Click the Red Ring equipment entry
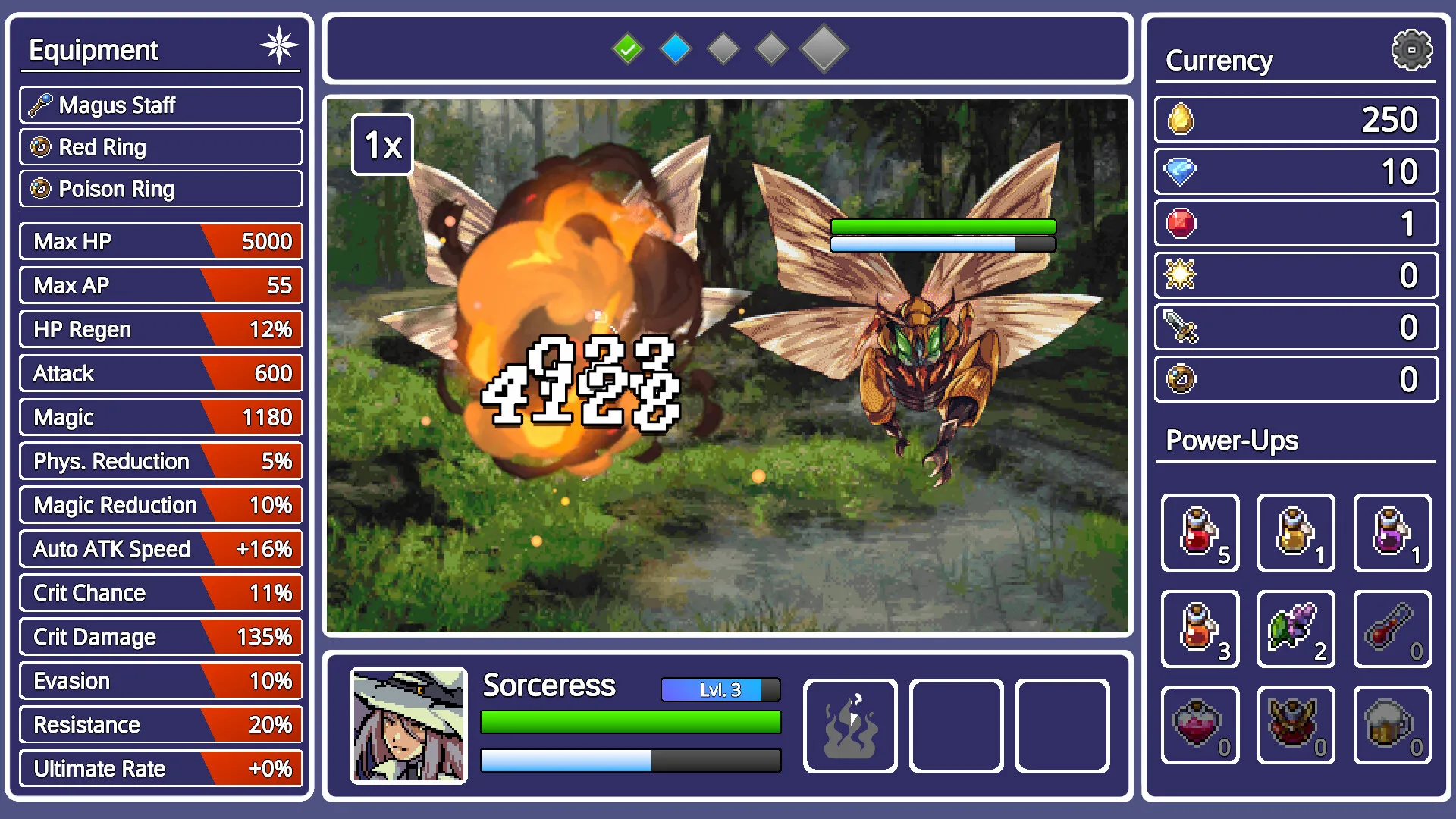 (x=160, y=147)
